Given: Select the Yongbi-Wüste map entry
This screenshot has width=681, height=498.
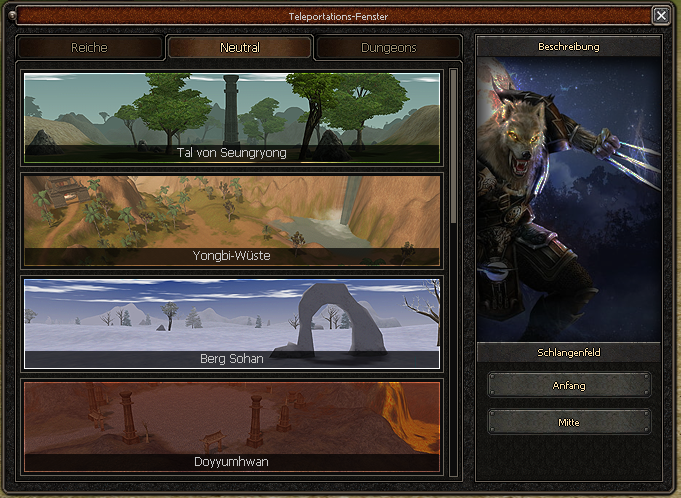Looking at the screenshot, I should (x=231, y=220).
